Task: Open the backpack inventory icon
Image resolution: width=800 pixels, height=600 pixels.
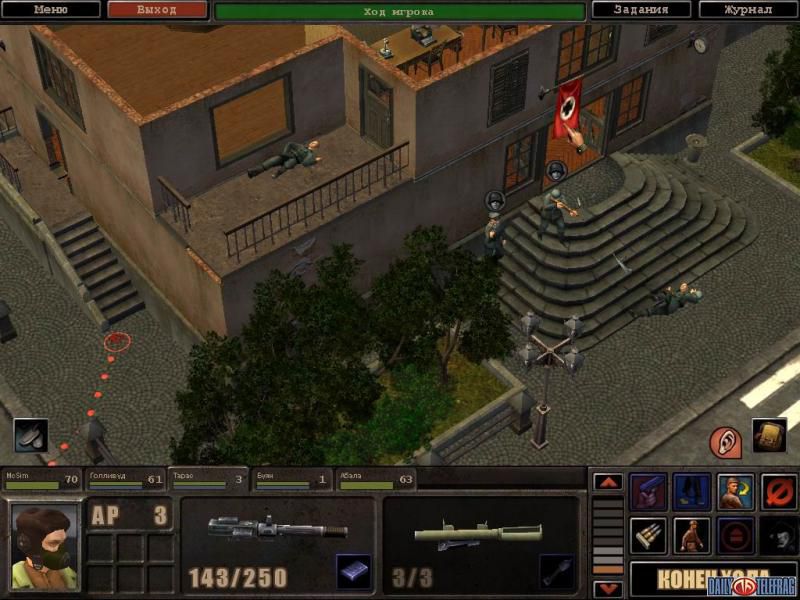Action: pos(768,436)
